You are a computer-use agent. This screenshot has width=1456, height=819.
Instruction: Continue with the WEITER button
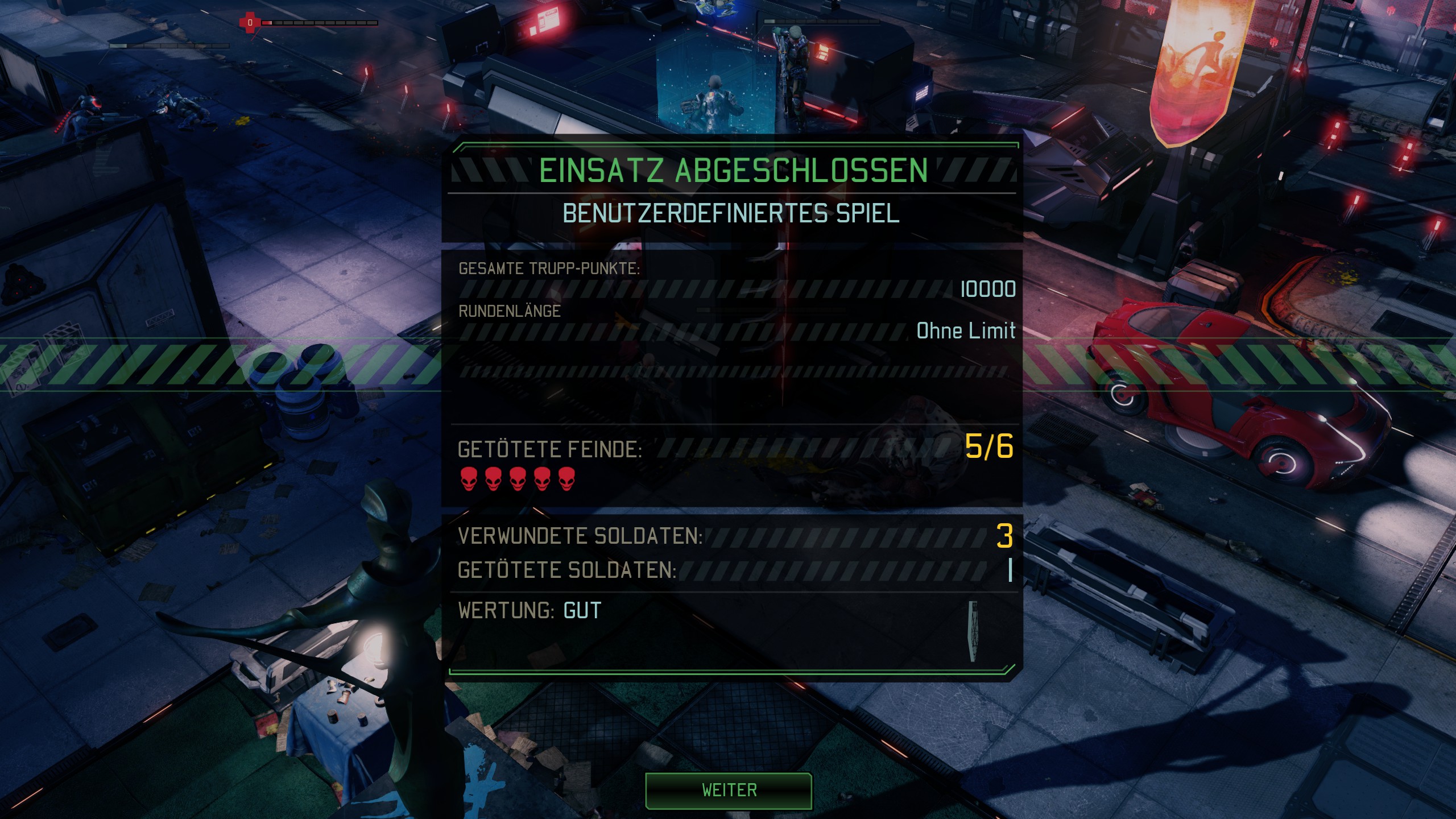(x=729, y=791)
